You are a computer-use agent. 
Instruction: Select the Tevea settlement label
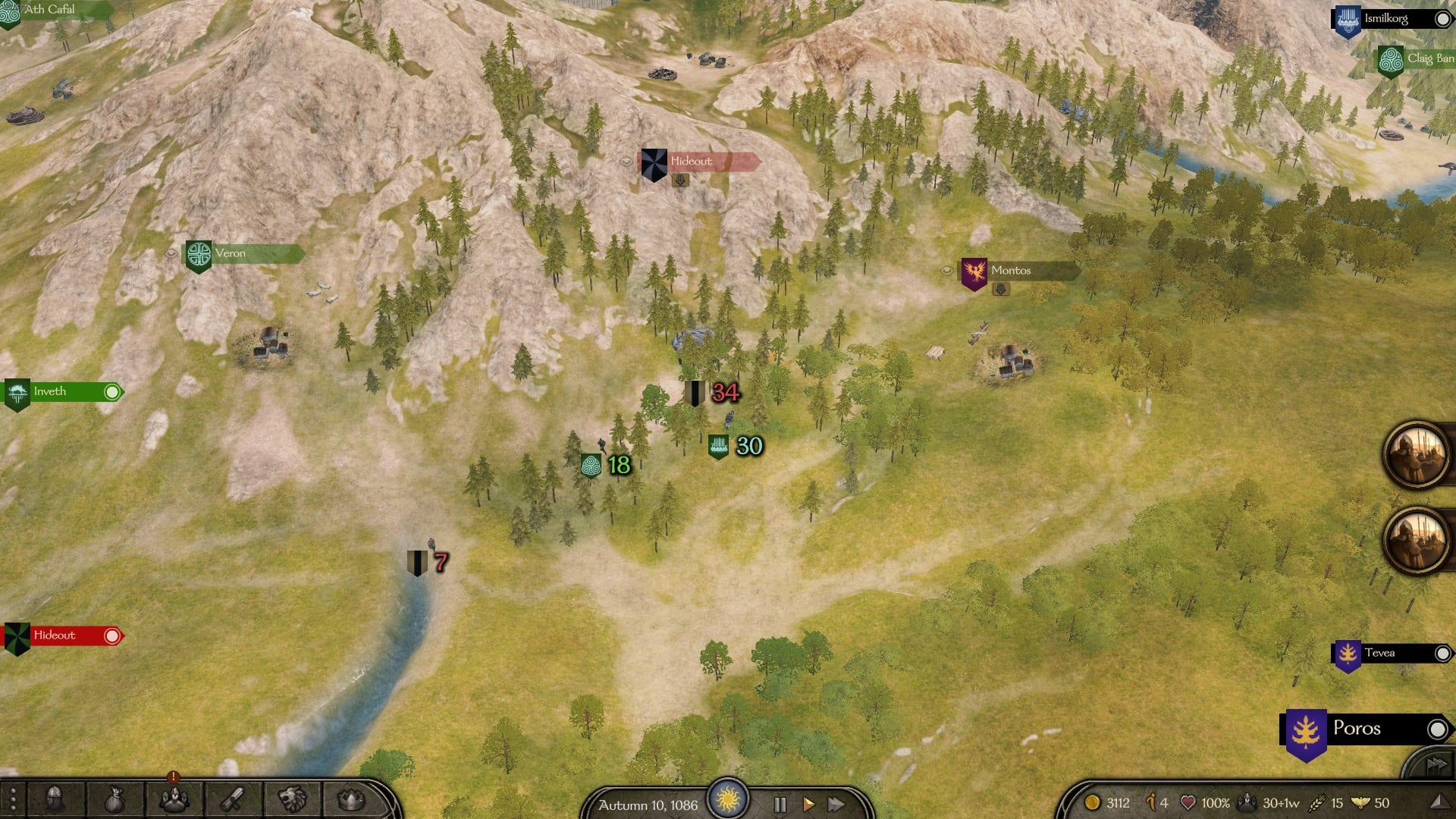[1379, 653]
